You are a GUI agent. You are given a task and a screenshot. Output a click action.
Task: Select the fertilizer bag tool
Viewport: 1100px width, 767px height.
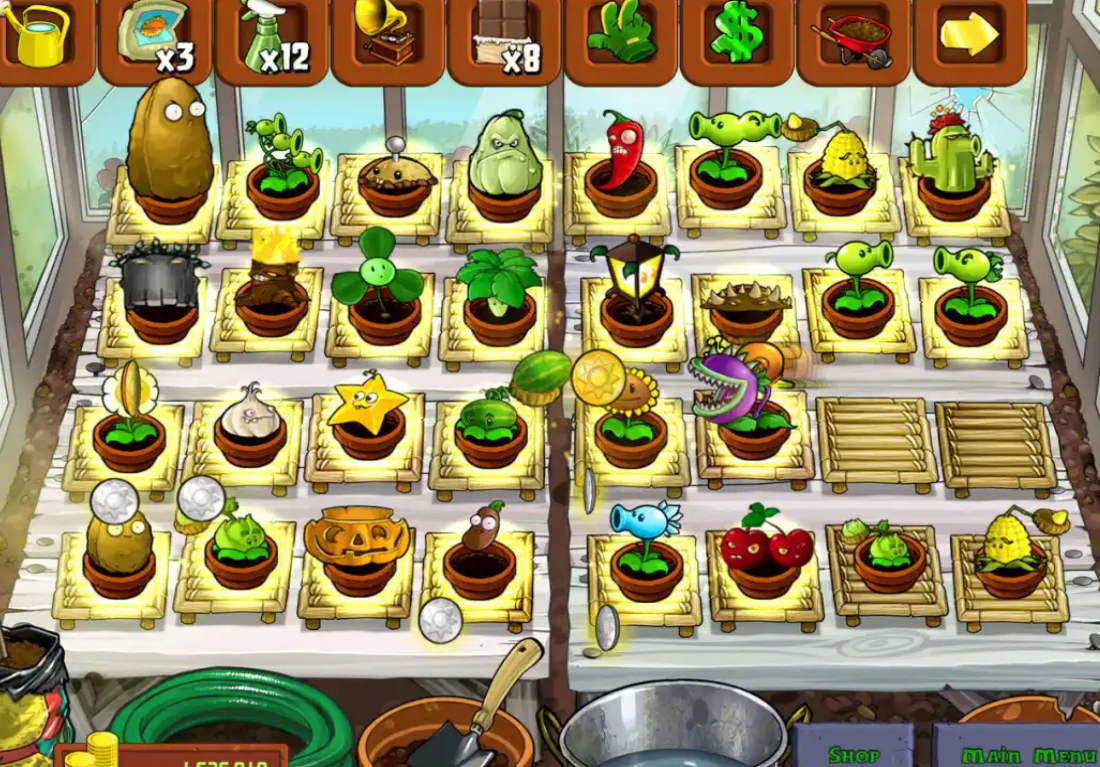point(155,38)
